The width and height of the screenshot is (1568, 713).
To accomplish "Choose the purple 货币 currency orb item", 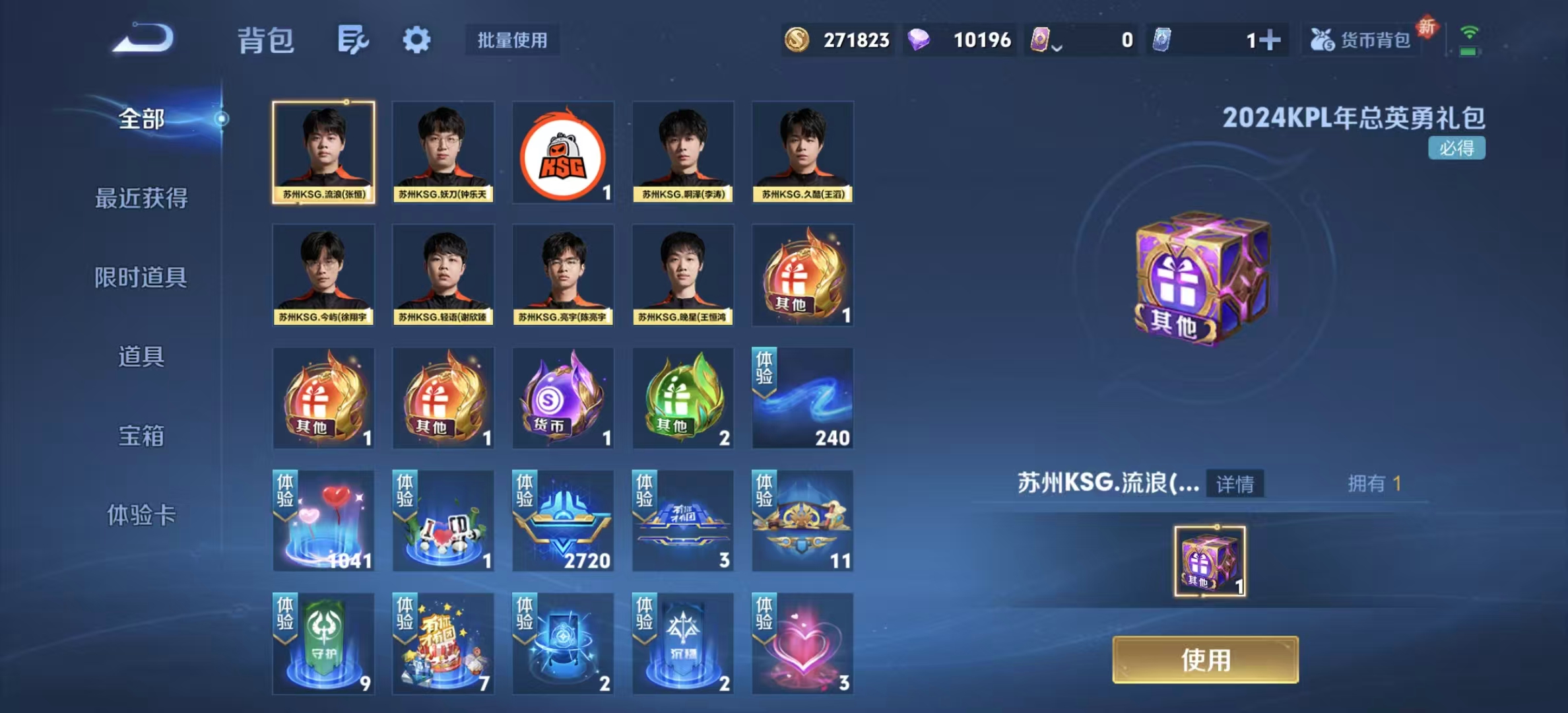I will [563, 398].
